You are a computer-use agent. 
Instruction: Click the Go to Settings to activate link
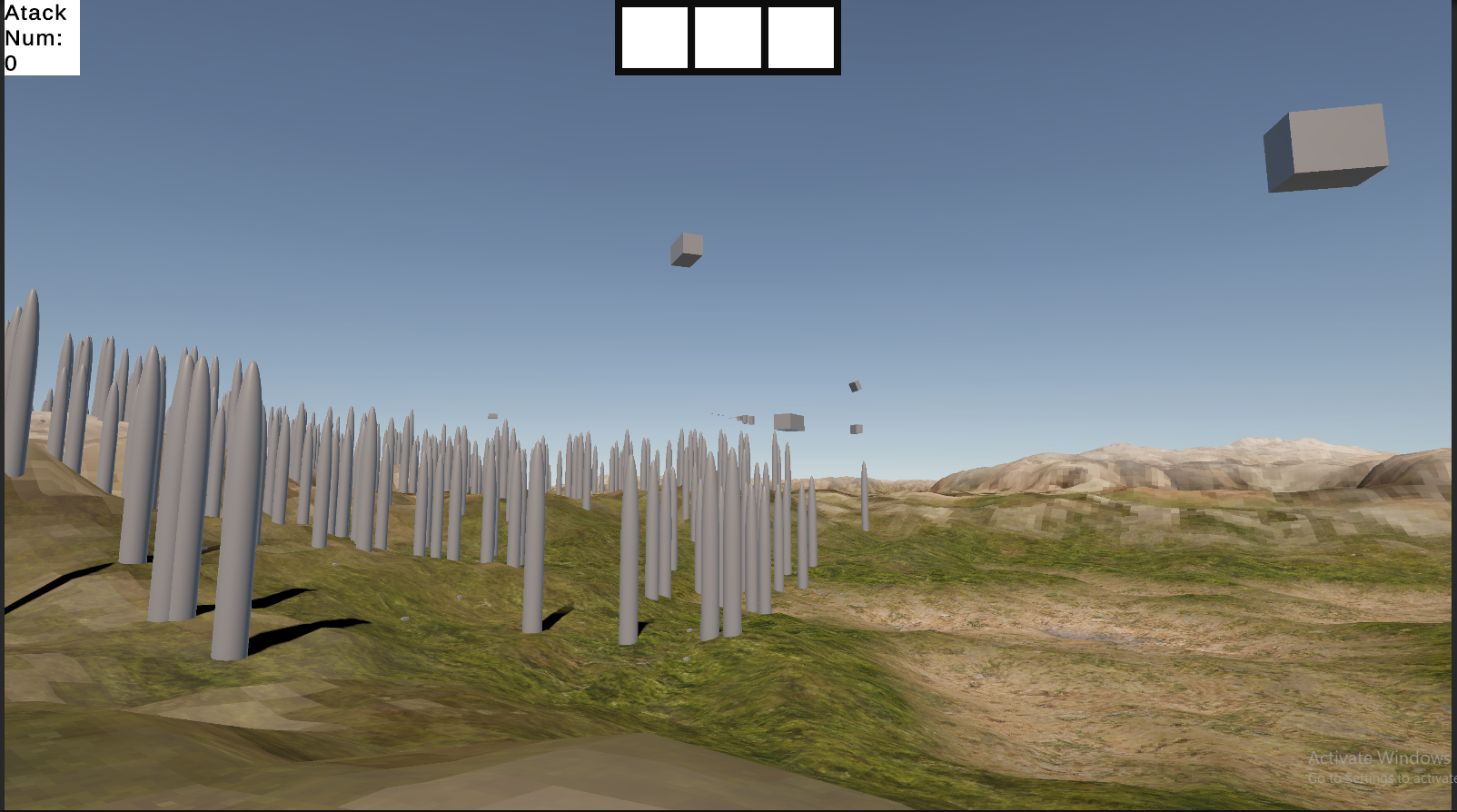click(1381, 777)
